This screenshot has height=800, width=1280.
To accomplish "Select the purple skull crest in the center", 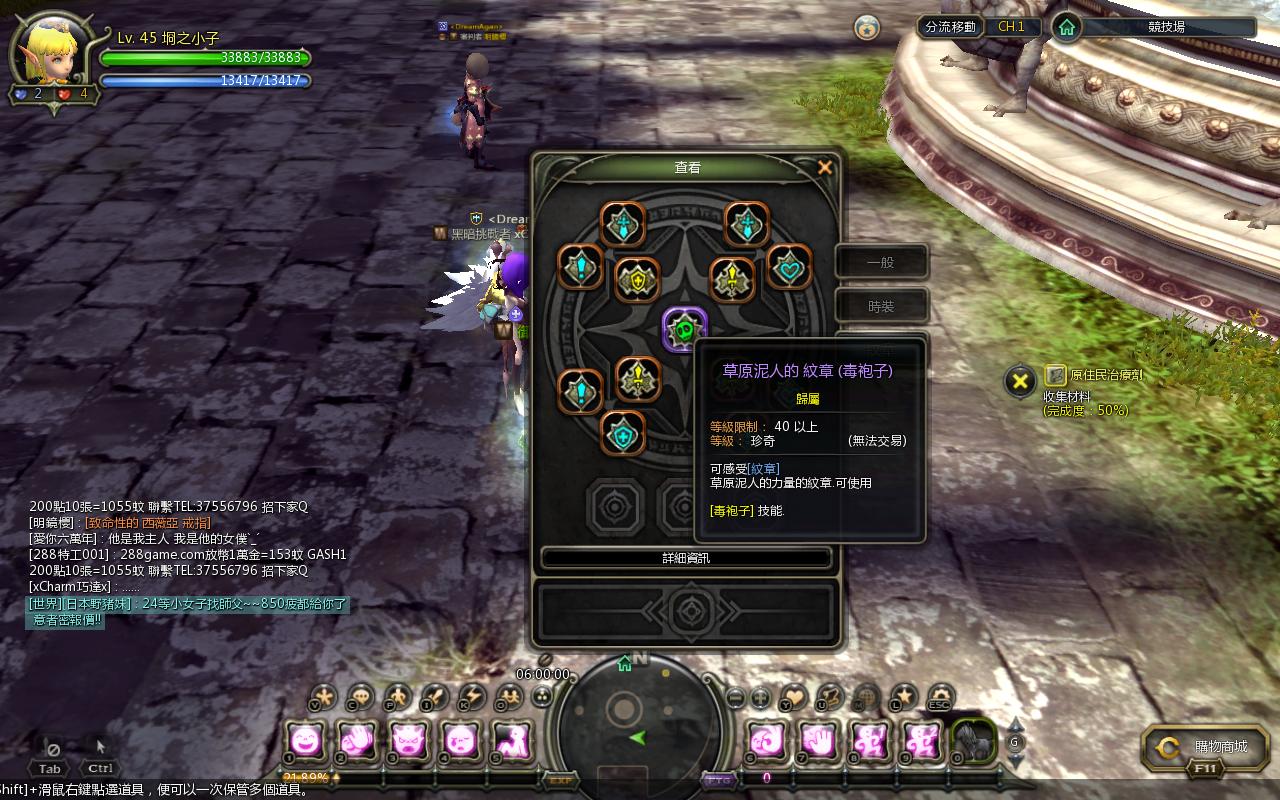I will 685,329.
